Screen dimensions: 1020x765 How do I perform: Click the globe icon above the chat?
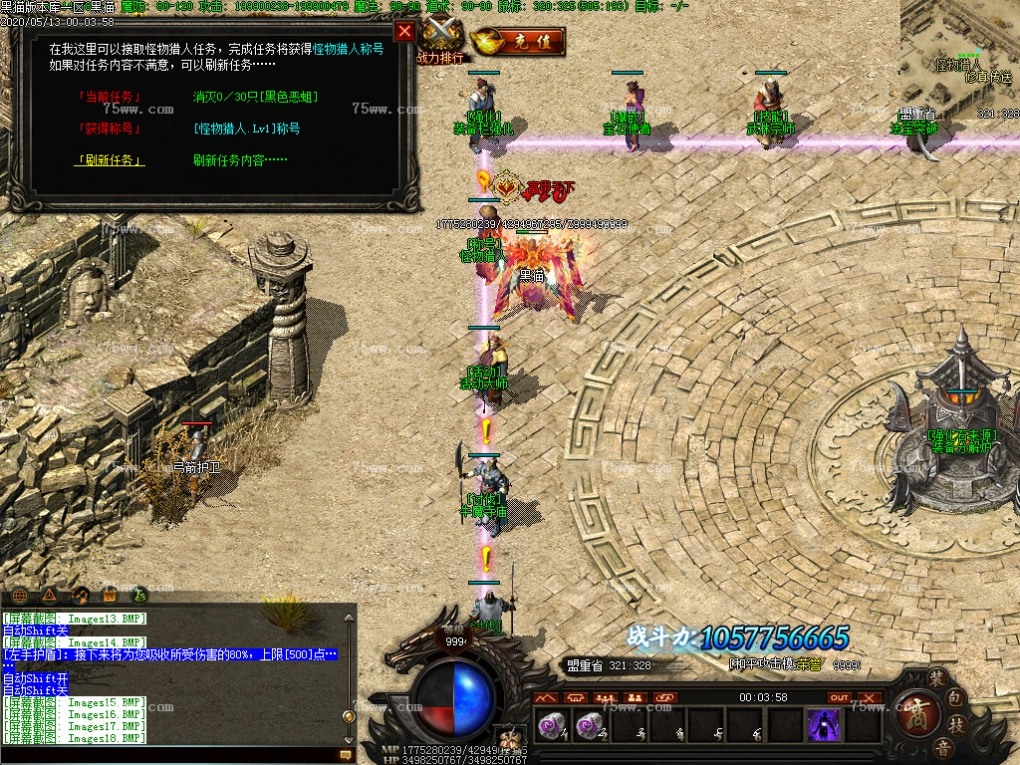coord(20,594)
